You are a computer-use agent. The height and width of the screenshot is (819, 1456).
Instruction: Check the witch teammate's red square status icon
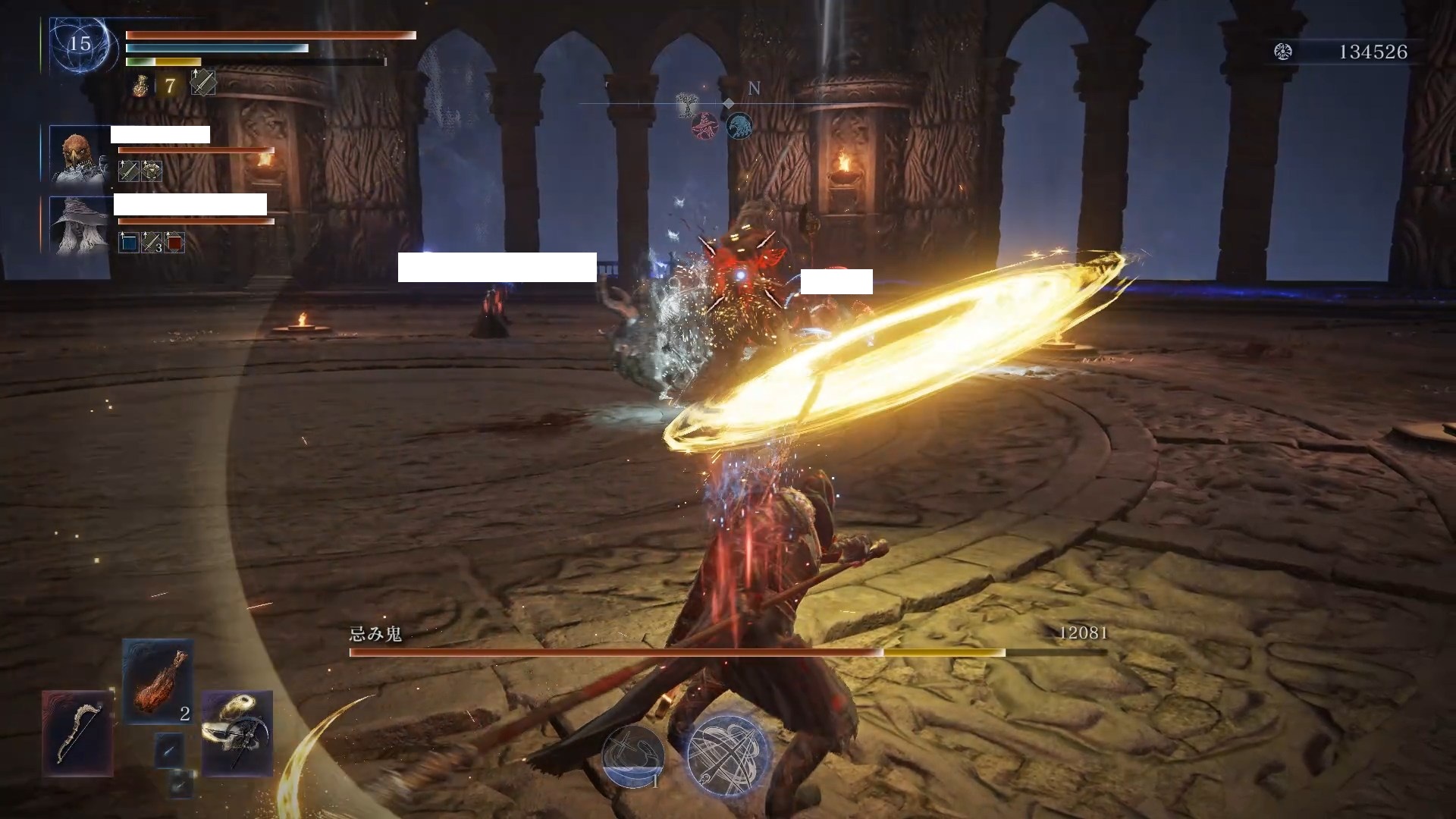174,243
